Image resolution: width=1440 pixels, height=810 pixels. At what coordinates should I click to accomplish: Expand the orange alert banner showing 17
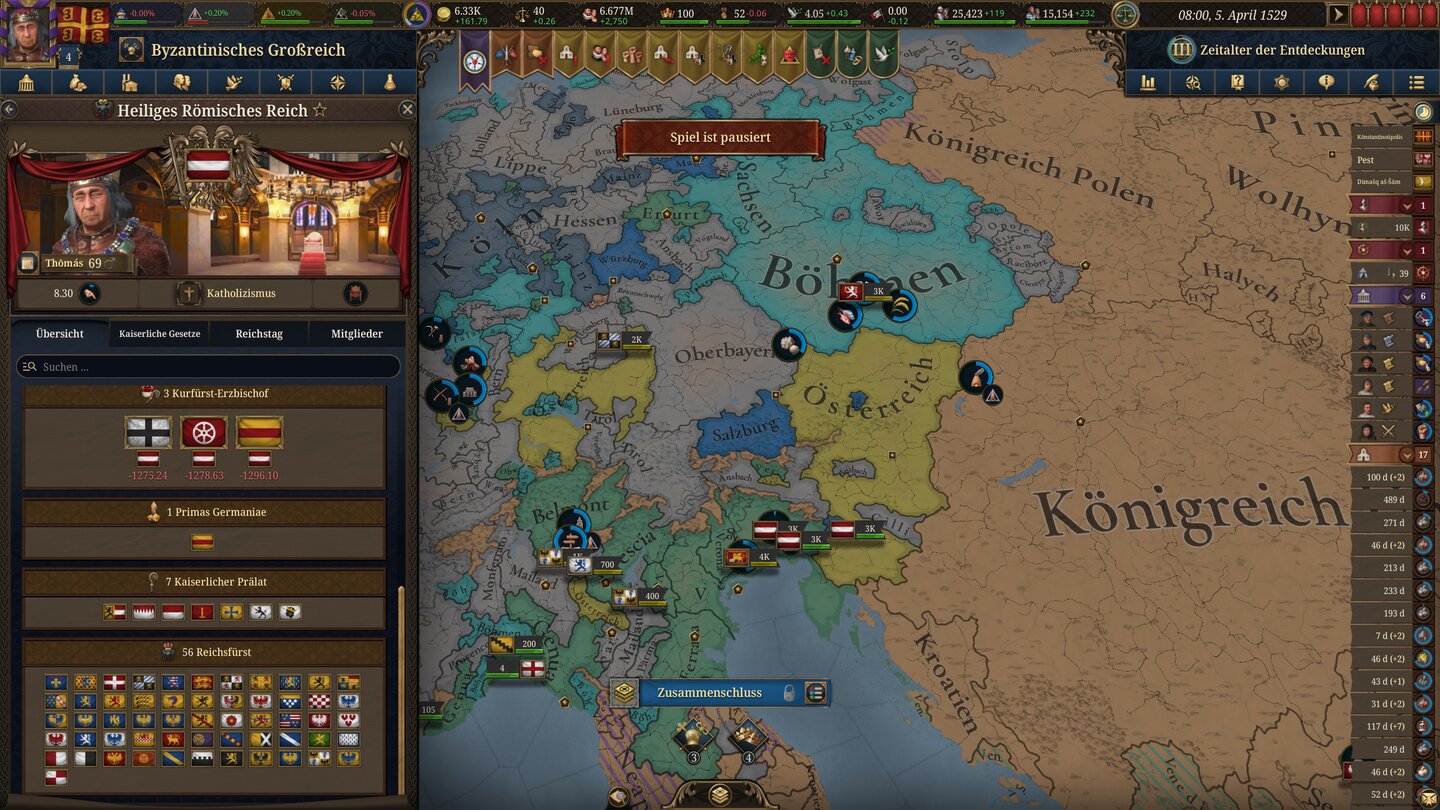point(1405,453)
